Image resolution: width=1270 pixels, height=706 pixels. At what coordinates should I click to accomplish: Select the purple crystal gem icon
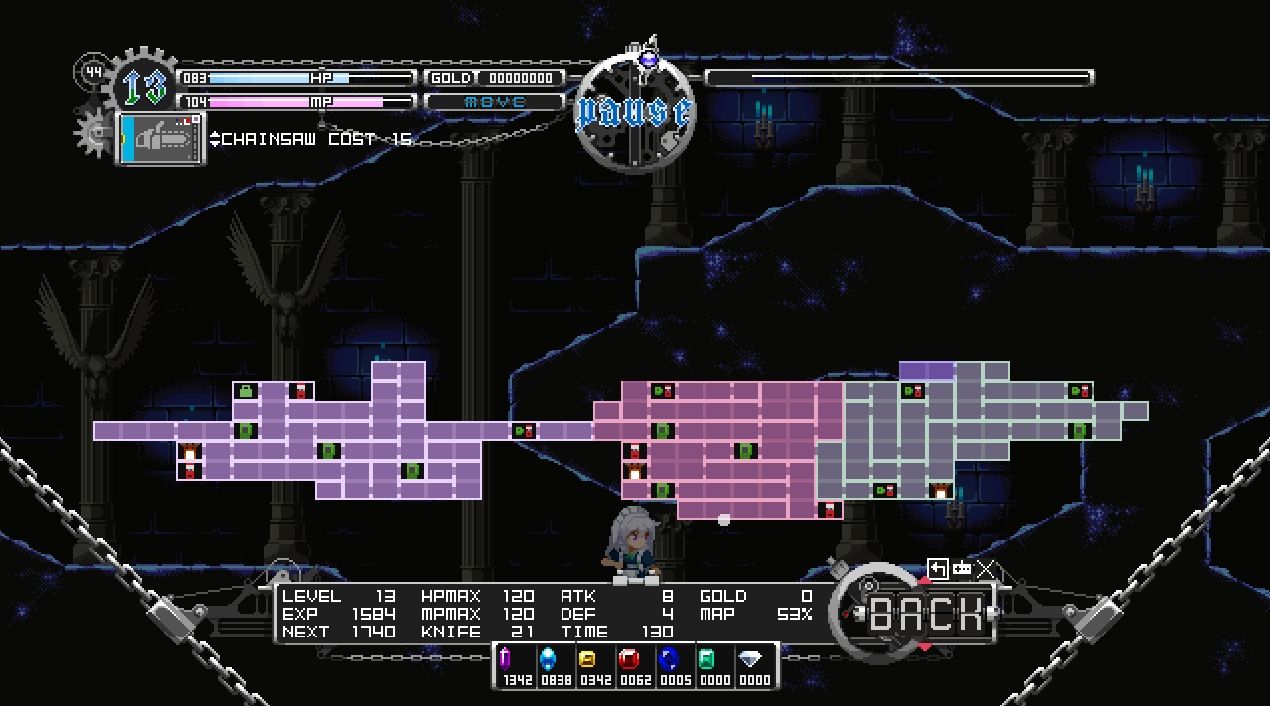[x=506, y=659]
